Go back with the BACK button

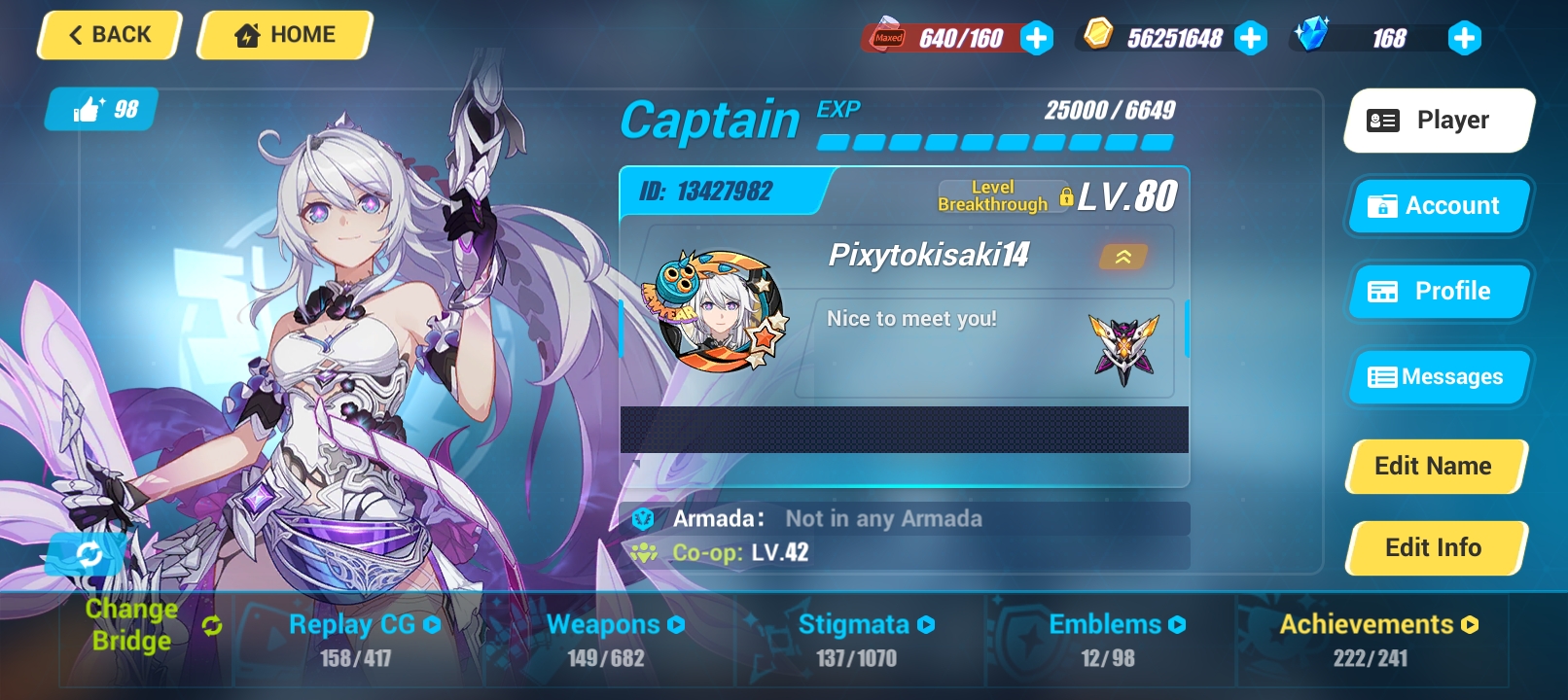point(109,35)
